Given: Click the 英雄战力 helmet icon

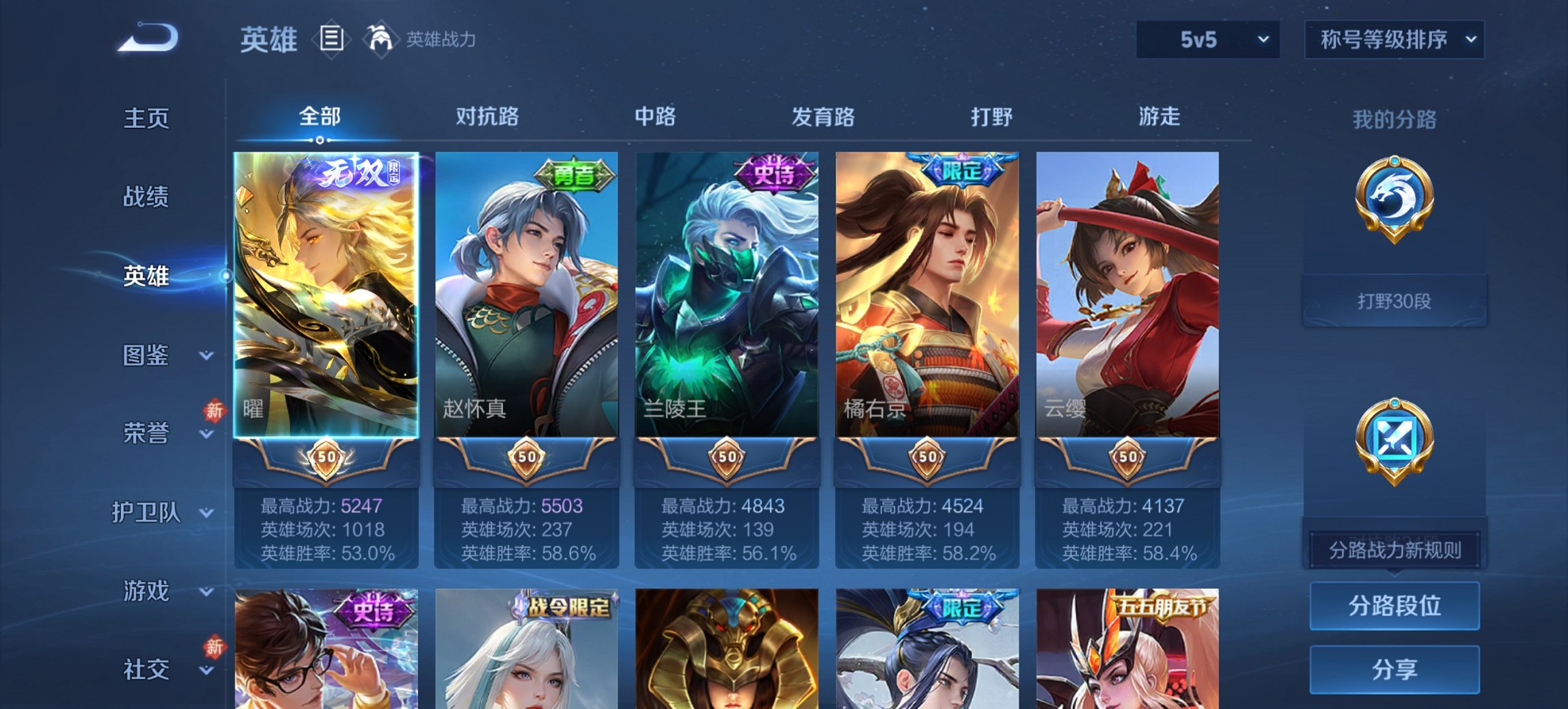Looking at the screenshot, I should pos(383,40).
